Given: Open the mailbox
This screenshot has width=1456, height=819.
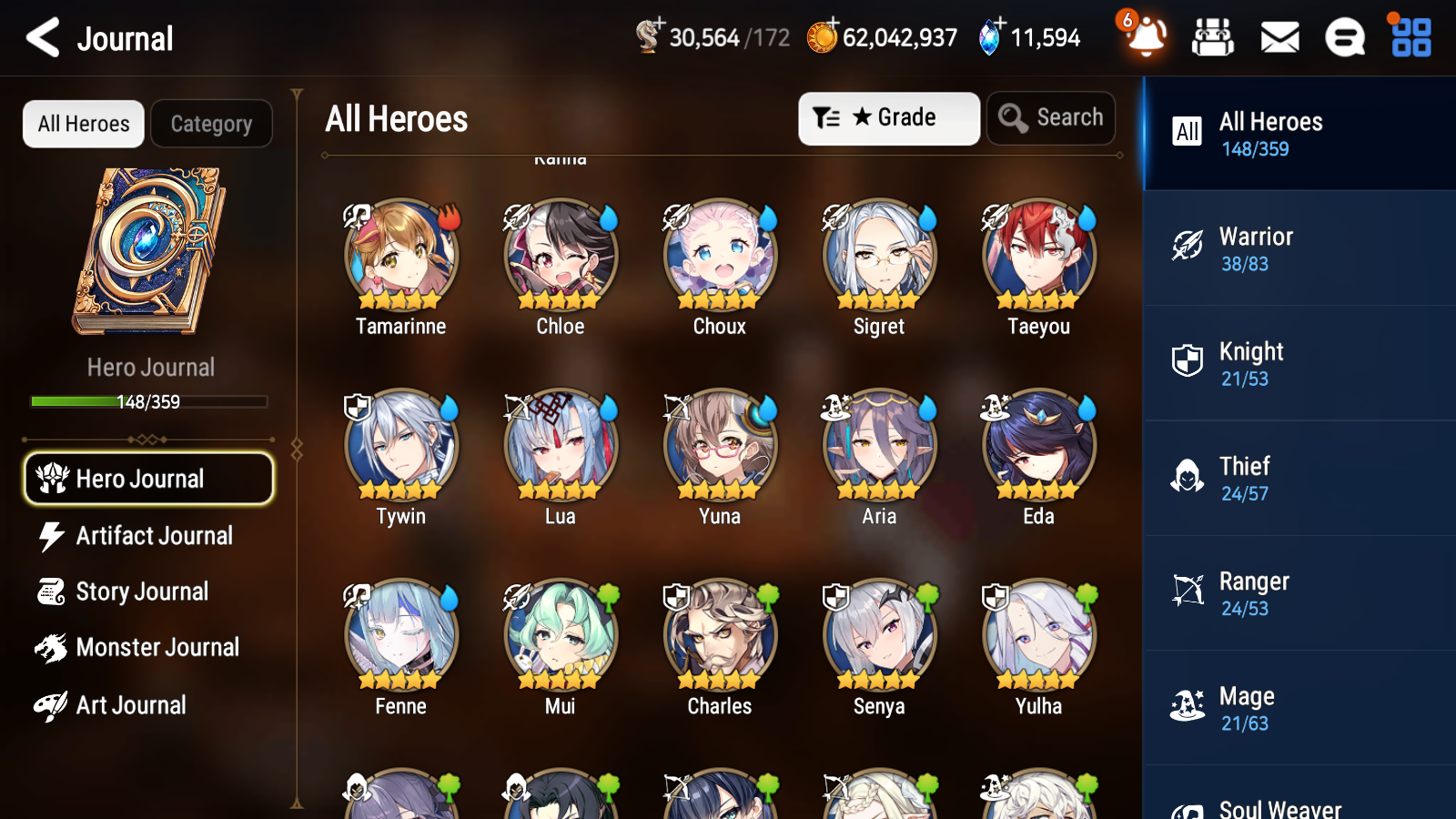Looking at the screenshot, I should tap(1279, 37).
